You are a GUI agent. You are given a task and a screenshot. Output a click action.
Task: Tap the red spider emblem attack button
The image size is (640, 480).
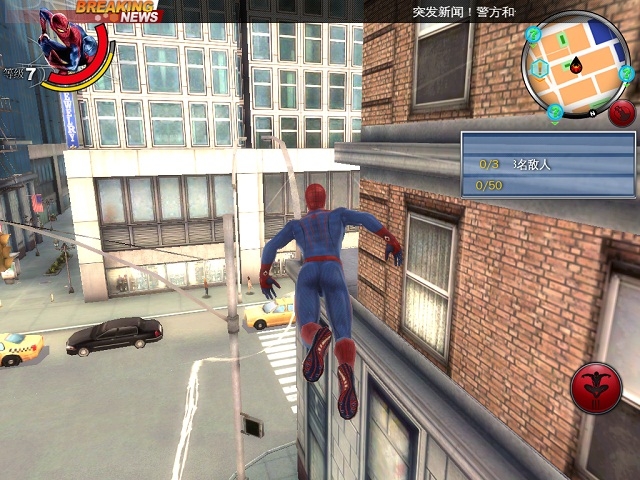click(x=596, y=388)
